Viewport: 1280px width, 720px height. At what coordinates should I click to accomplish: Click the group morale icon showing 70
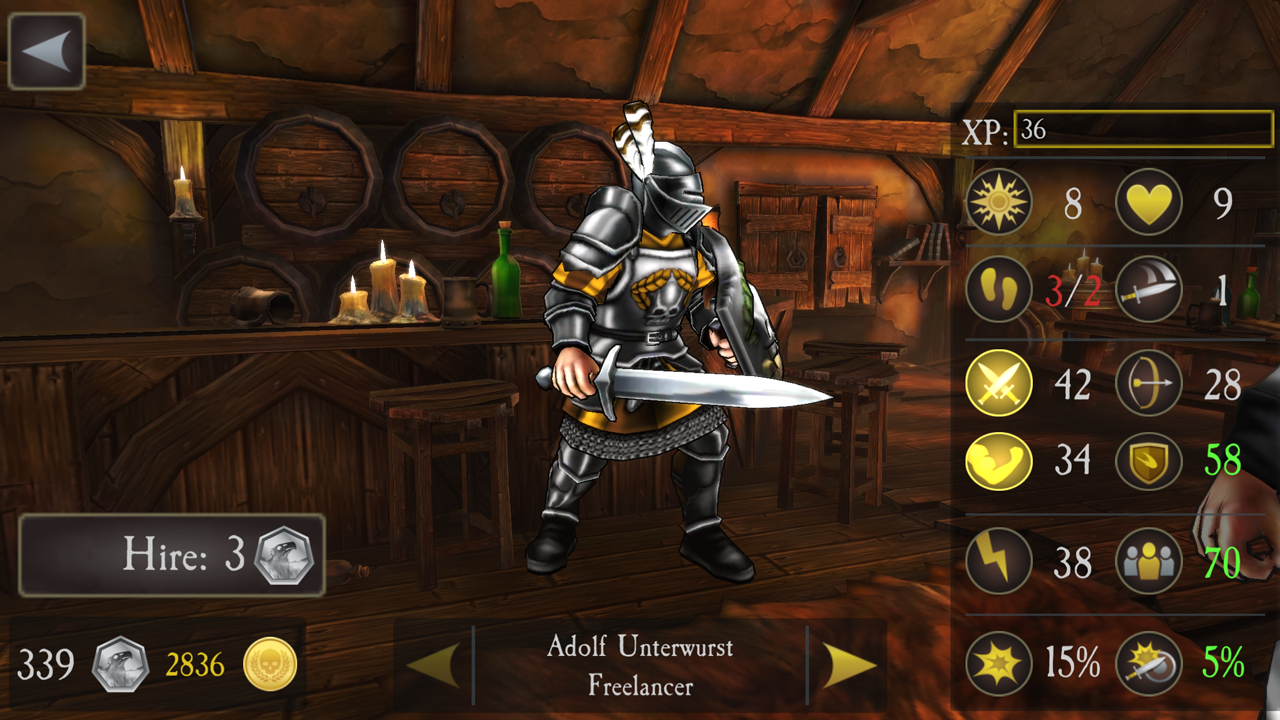click(x=1148, y=560)
